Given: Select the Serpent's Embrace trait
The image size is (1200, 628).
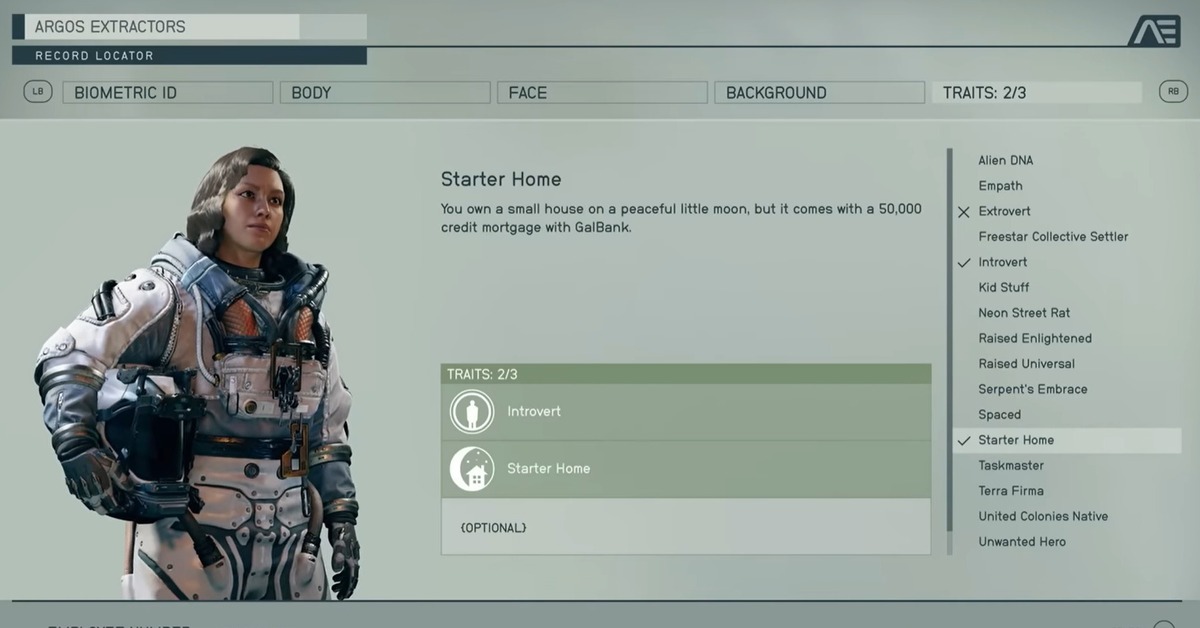Looking at the screenshot, I should [x=1032, y=389].
